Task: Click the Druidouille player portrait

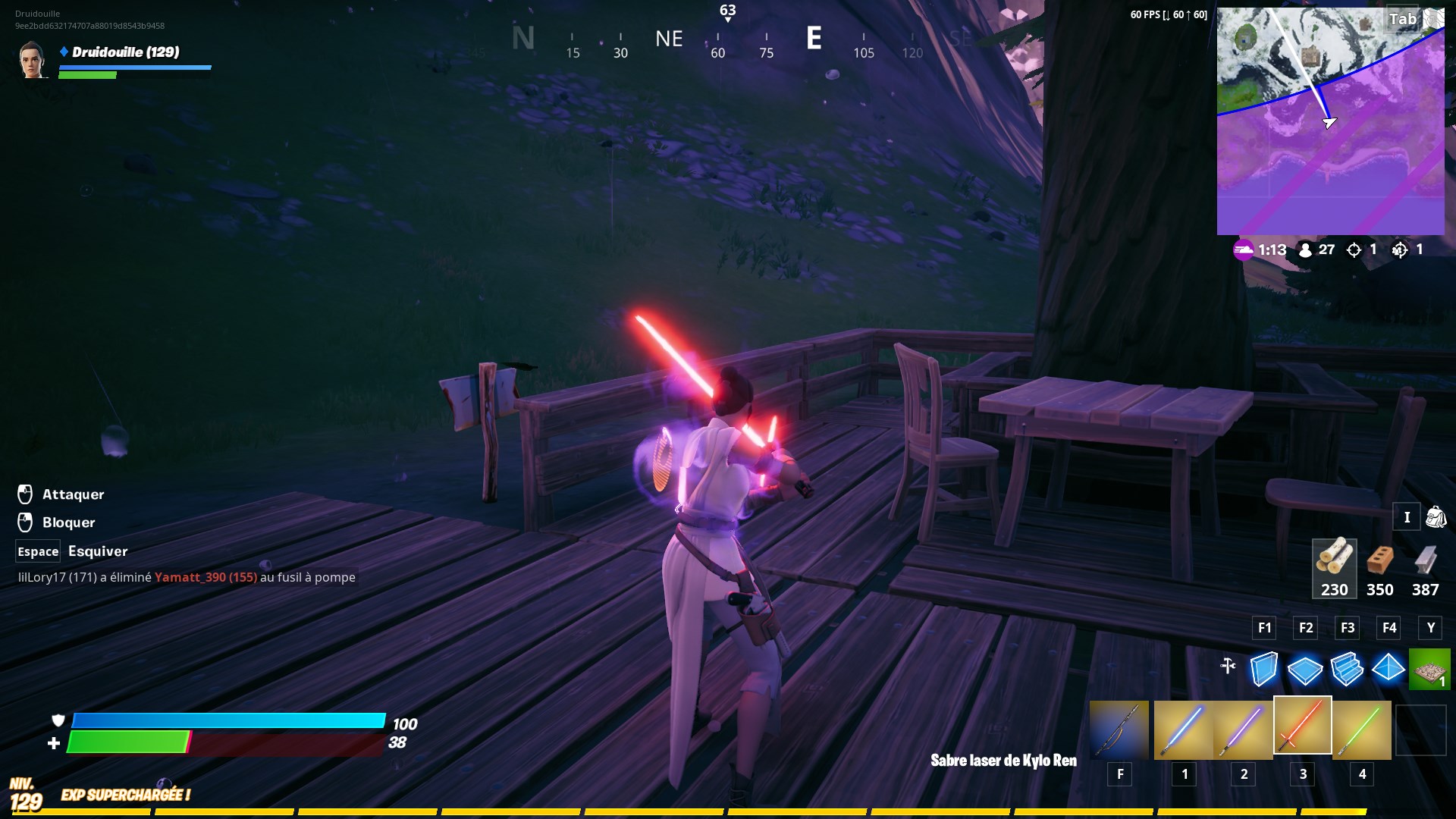Action: pos(33,60)
